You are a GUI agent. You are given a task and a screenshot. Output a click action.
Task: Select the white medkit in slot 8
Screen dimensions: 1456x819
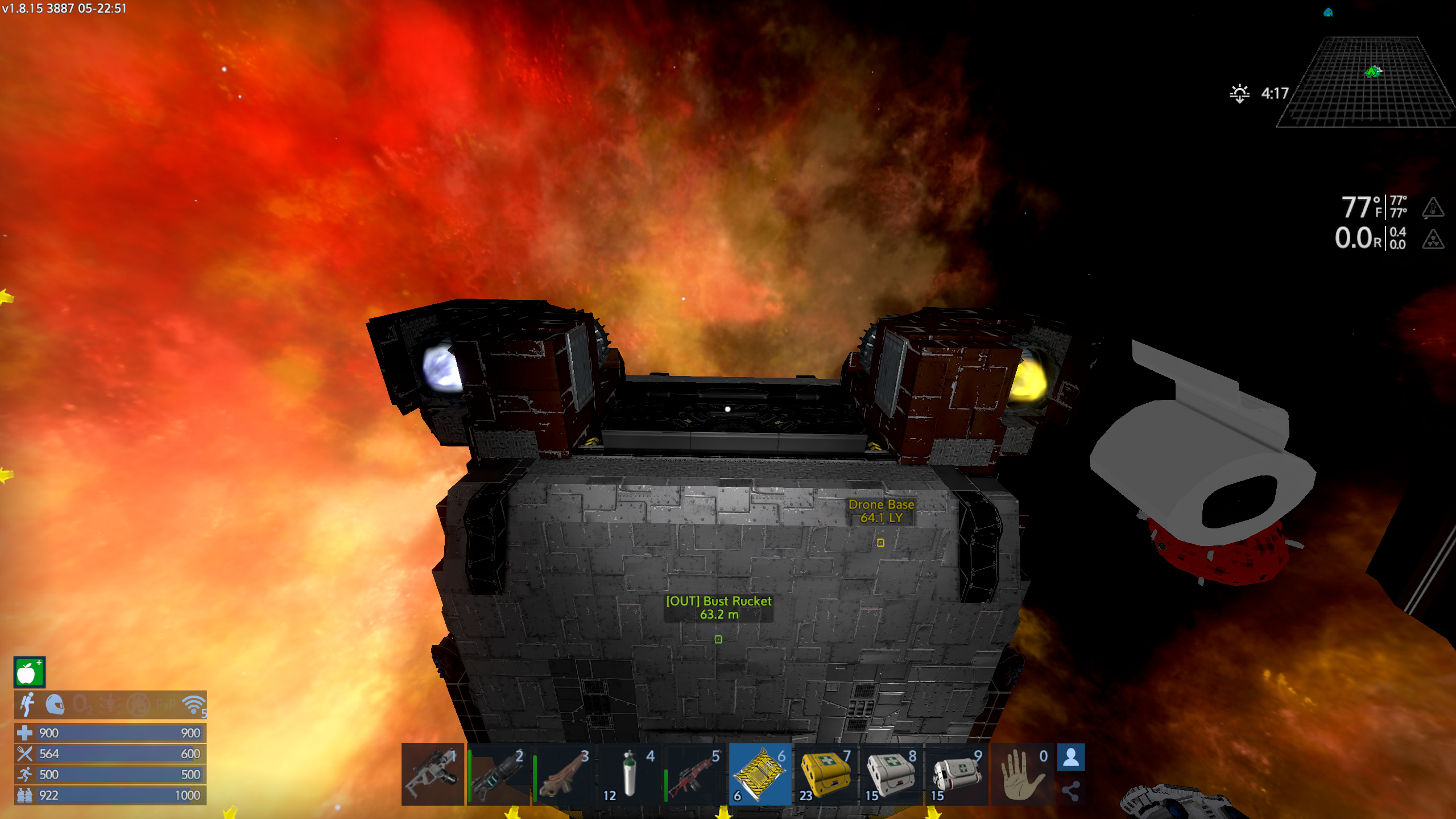click(891, 774)
